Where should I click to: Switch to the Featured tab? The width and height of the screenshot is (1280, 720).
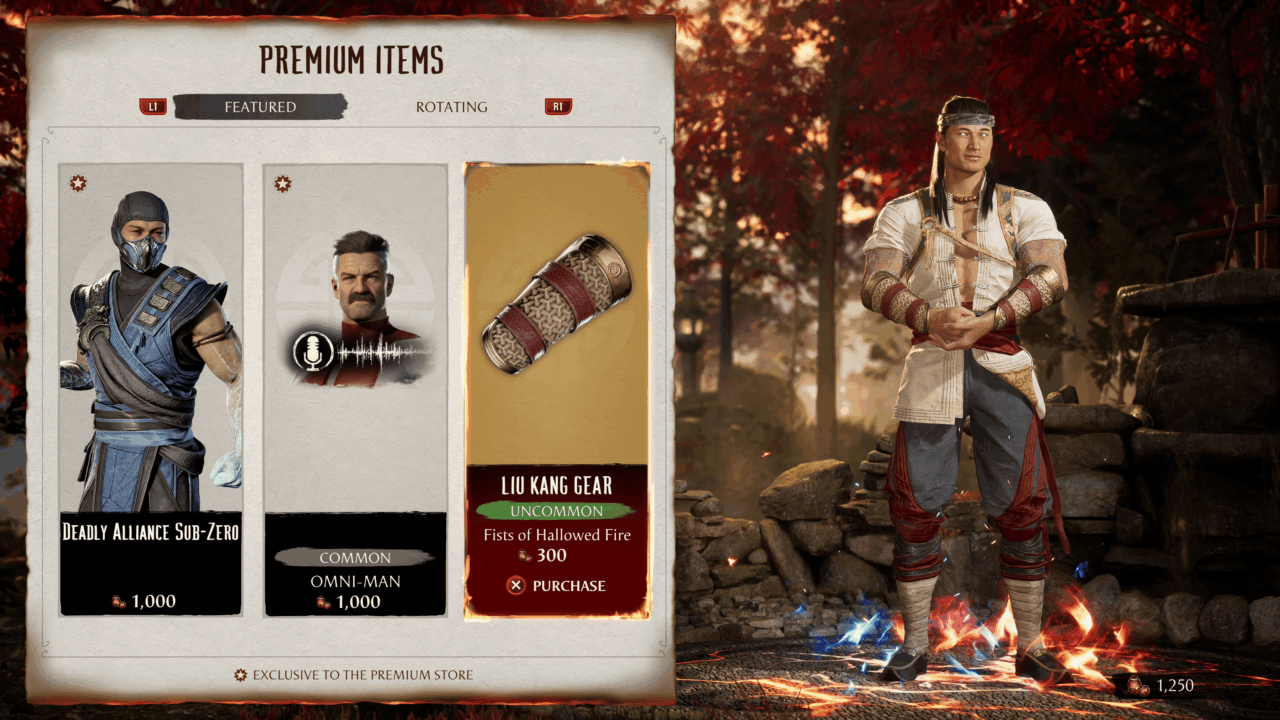(260, 107)
